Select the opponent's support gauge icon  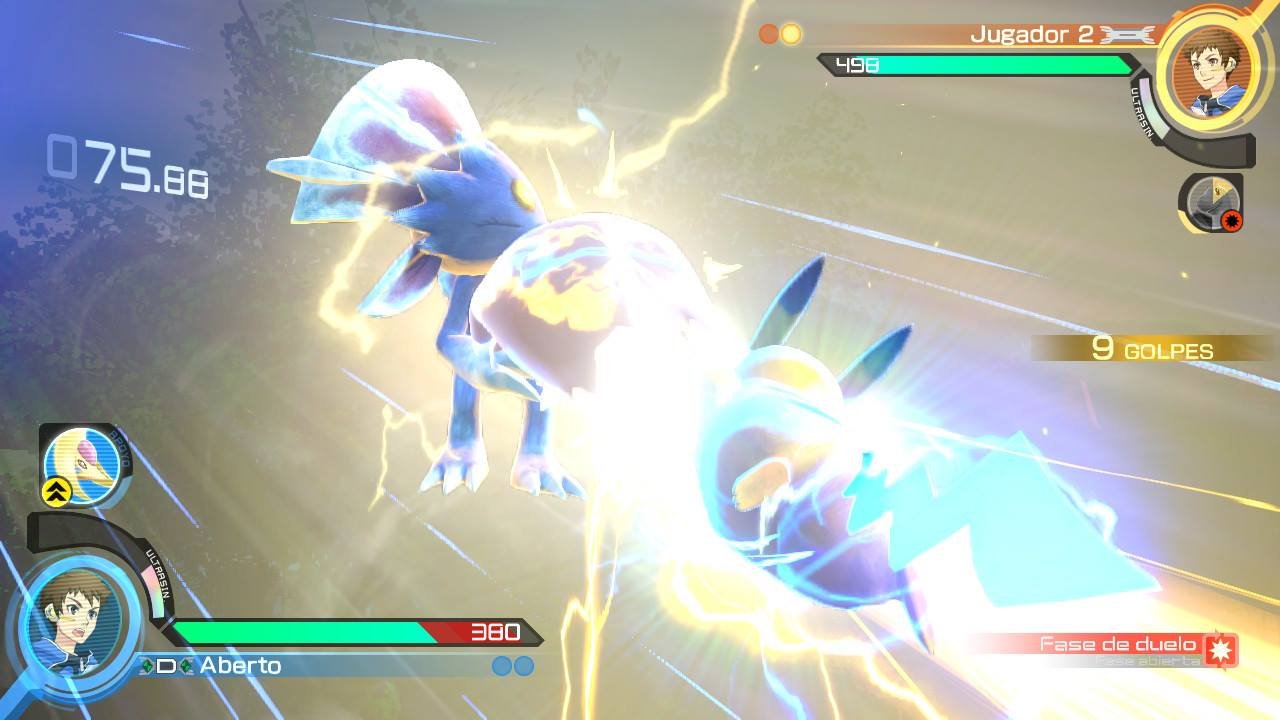click(x=1210, y=203)
